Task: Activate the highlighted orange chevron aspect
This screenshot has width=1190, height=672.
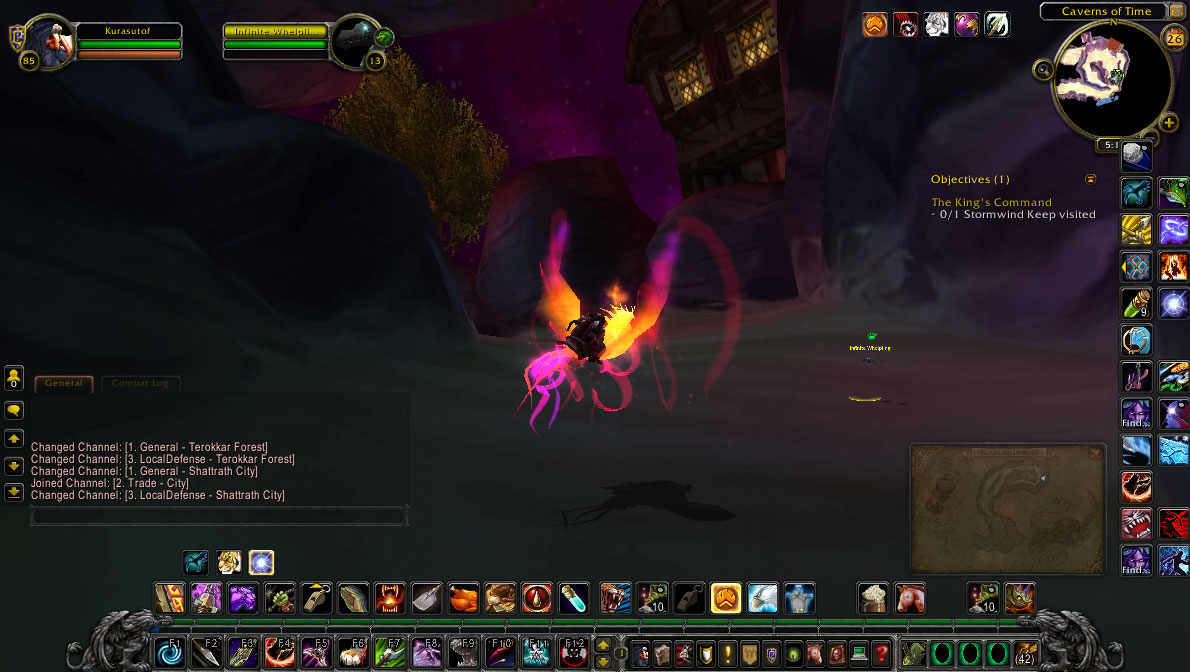Action: (725, 598)
